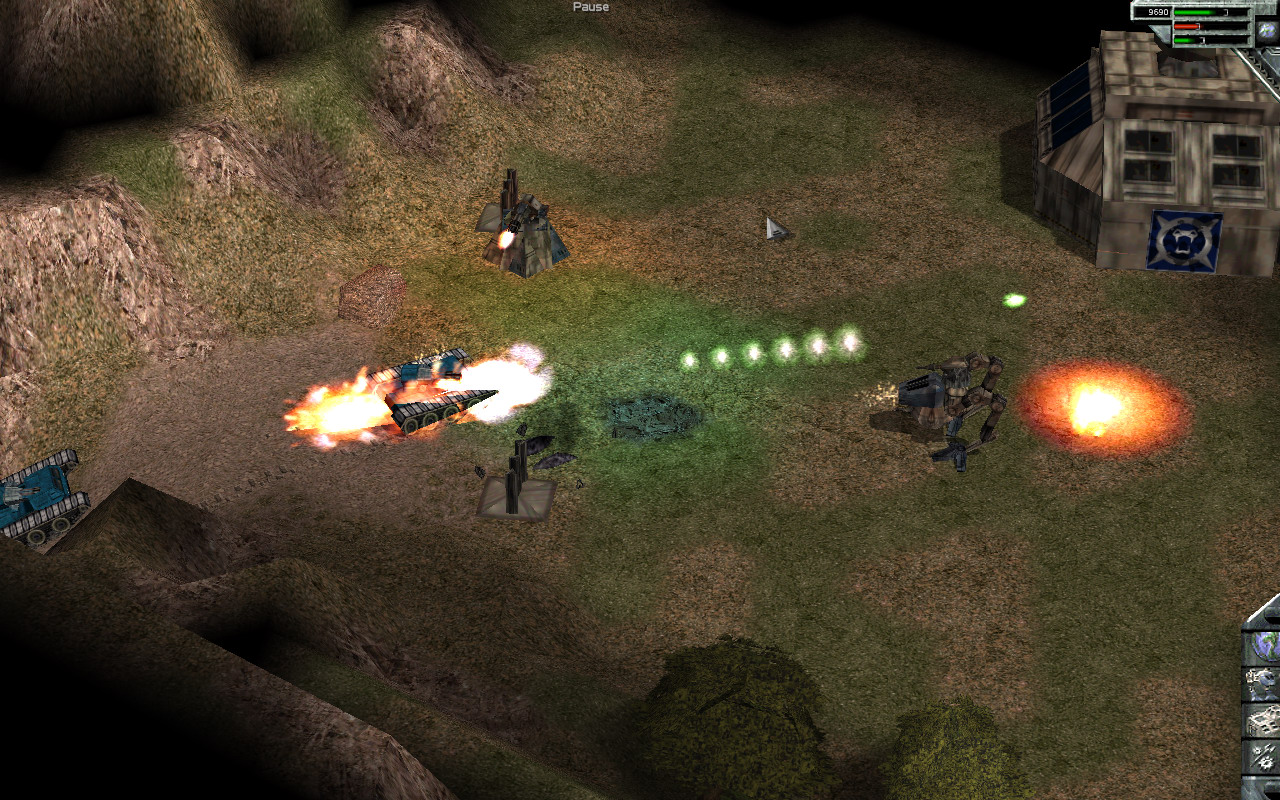The height and width of the screenshot is (800, 1280).
Task: Select the robot unit icon in side panel
Action: [1263, 683]
